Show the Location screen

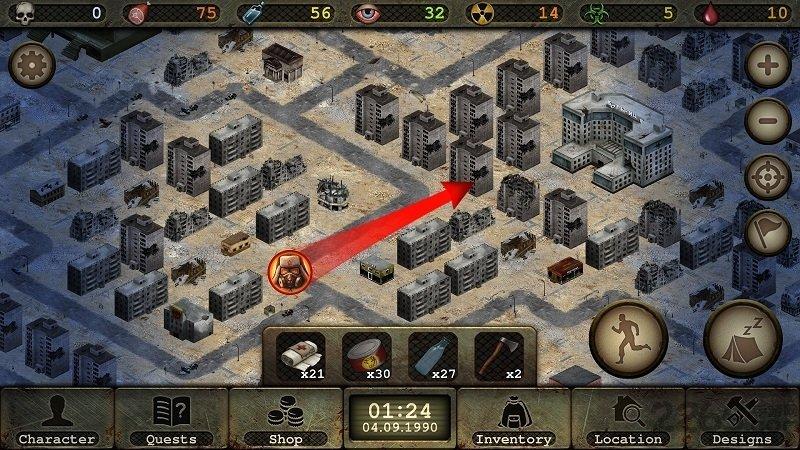[628, 418]
